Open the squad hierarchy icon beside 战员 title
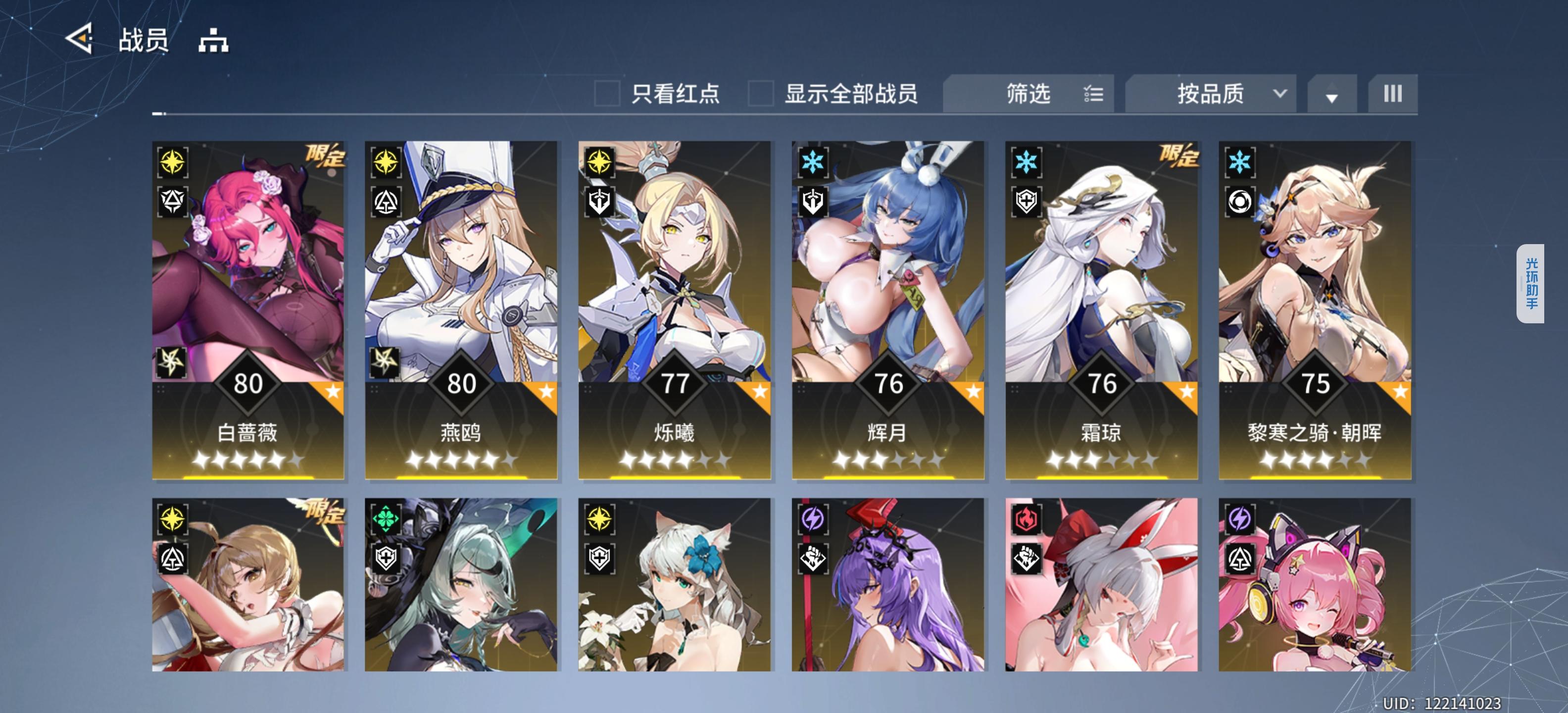Screen dimensions: 1568x713 (x=214, y=42)
